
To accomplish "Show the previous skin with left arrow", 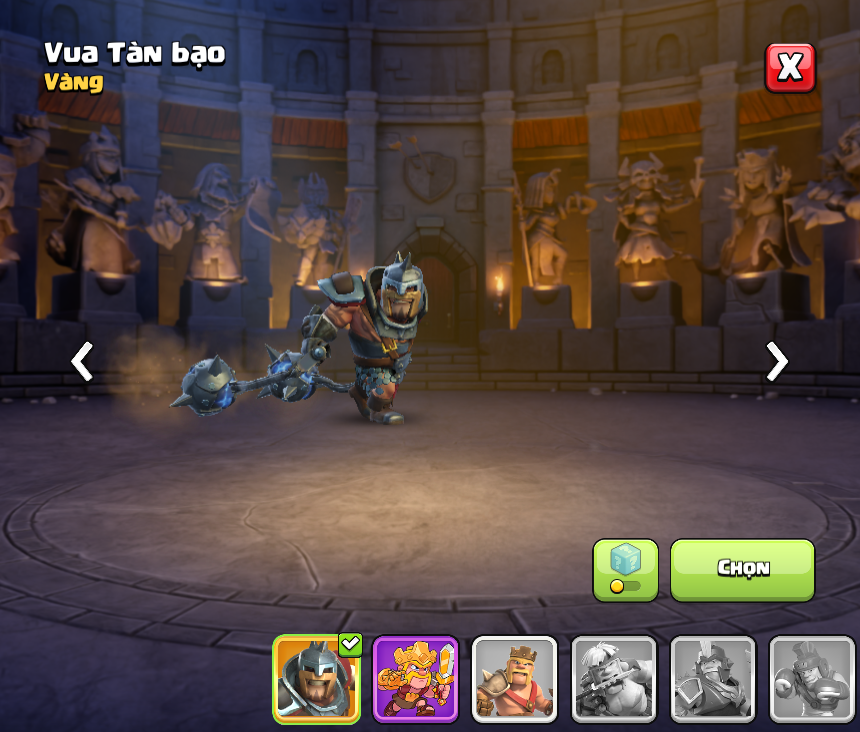I will 82,361.
